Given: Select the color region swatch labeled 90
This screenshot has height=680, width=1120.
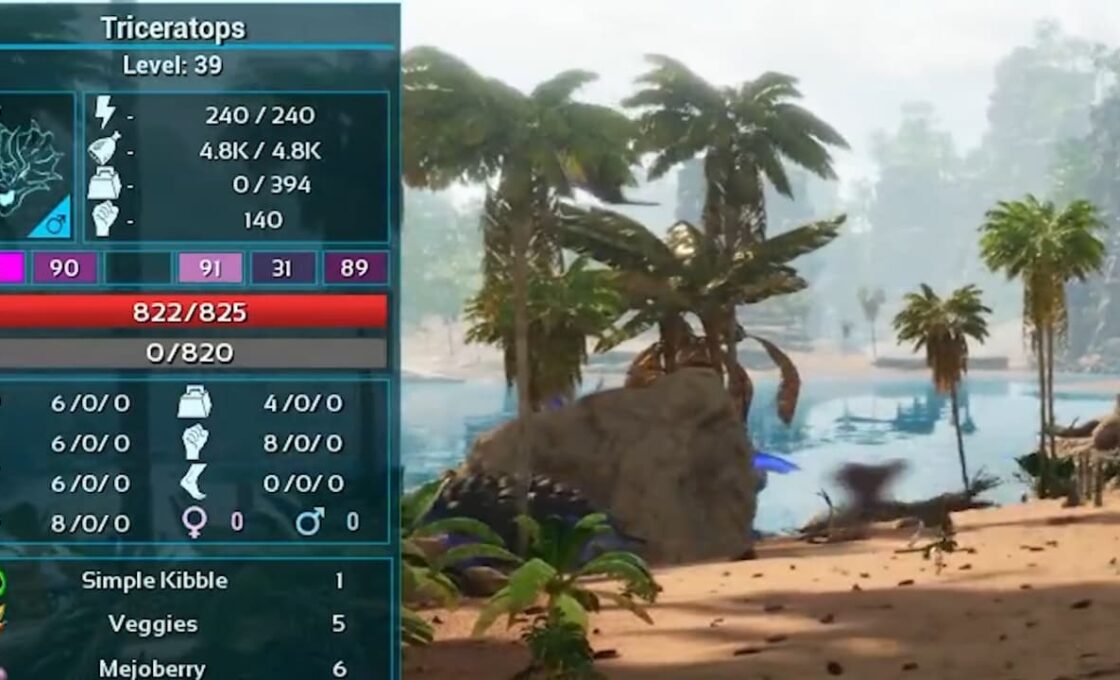Looking at the screenshot, I should coord(65,268).
